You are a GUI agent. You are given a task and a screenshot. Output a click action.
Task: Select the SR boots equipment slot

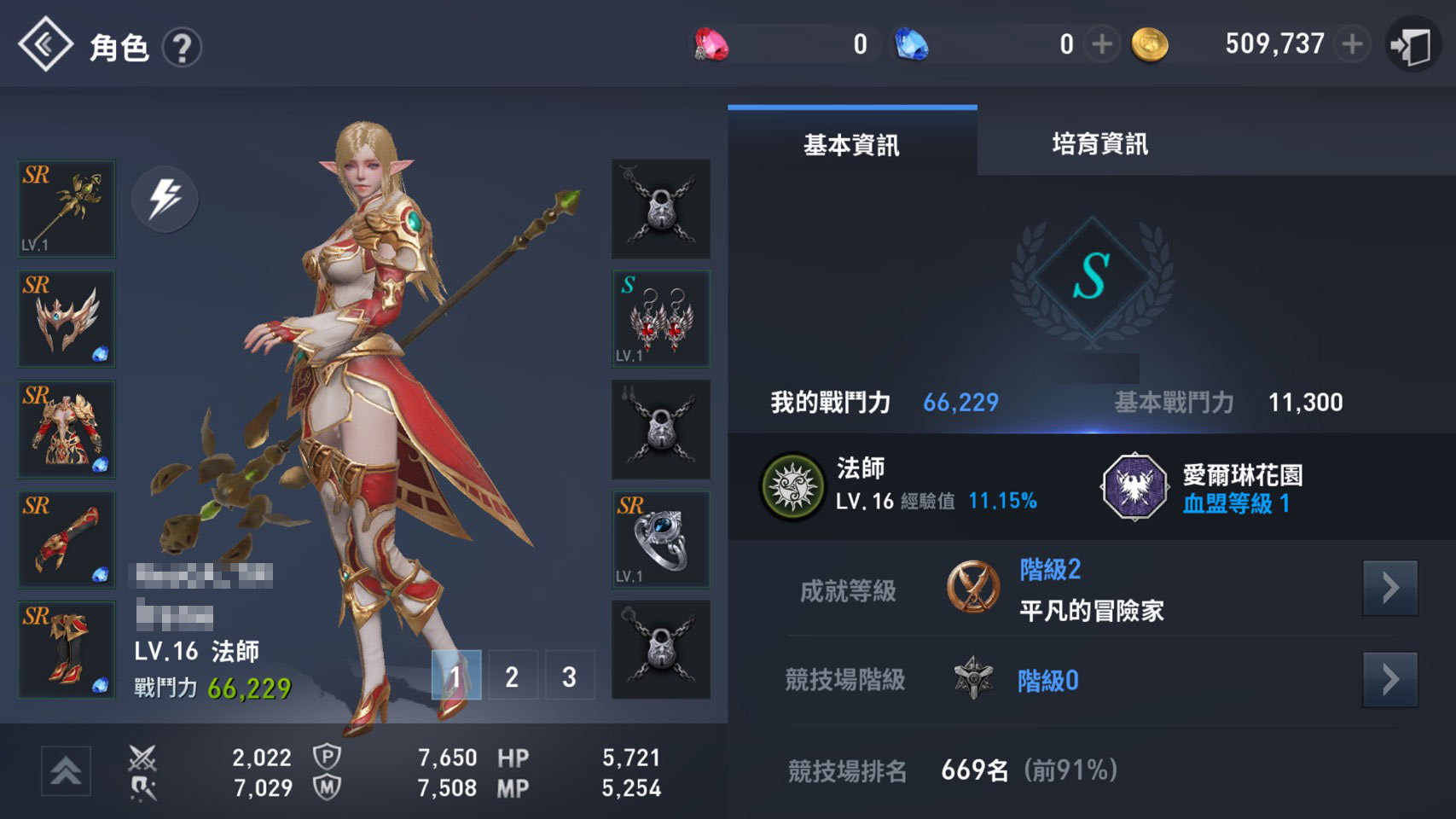67,649
